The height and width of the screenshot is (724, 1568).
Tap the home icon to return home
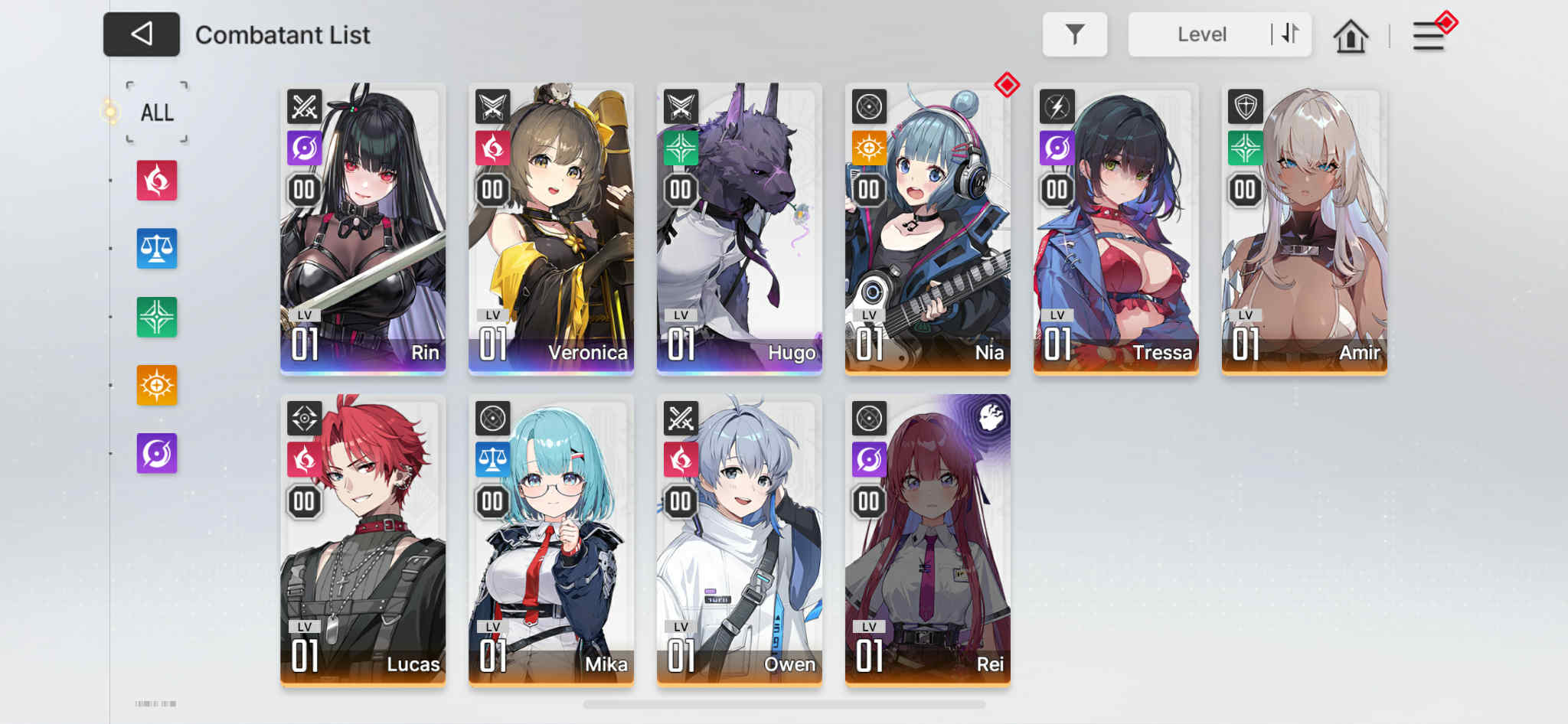coord(1351,34)
